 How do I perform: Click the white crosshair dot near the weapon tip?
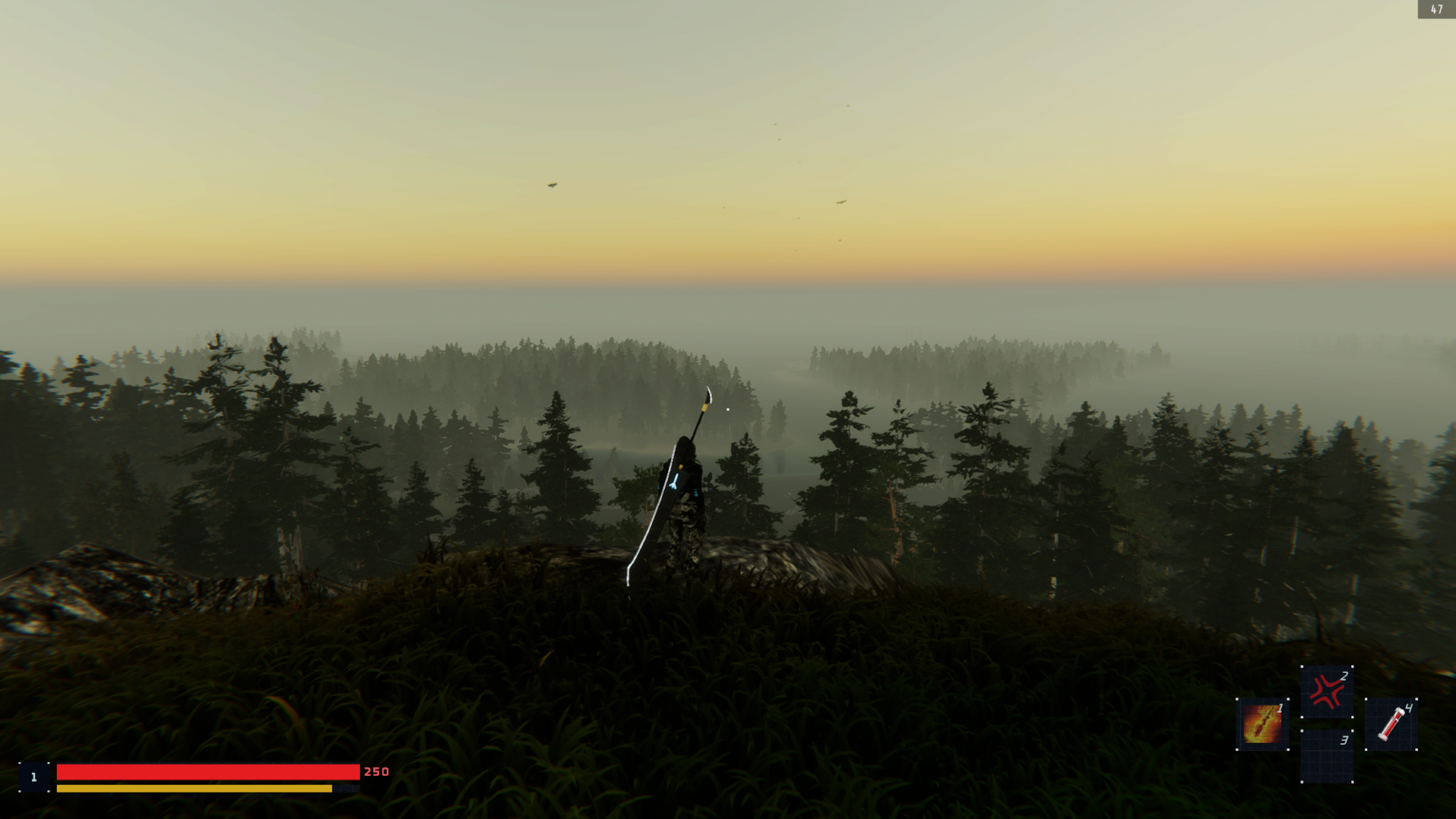click(x=726, y=408)
